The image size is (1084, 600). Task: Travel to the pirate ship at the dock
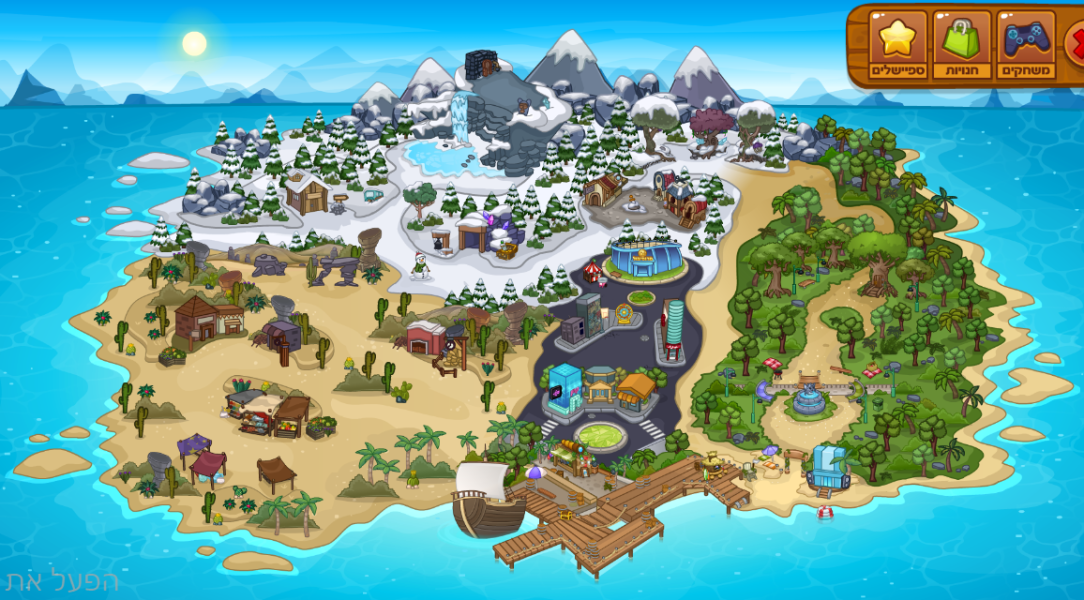[487, 501]
